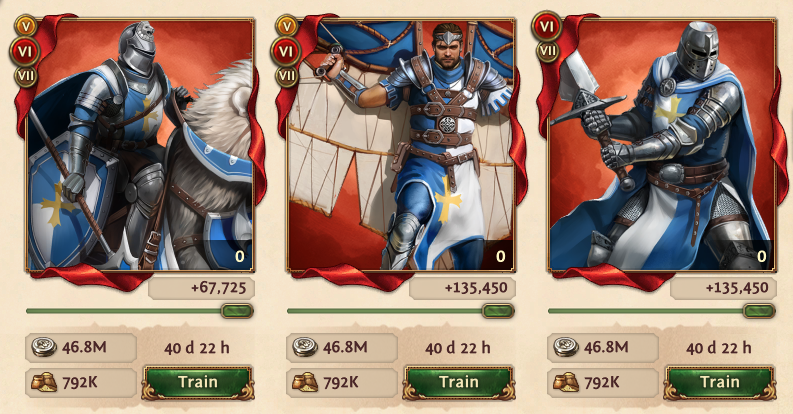
Task: Switch banner warrior card to tier V
Action: coord(287,25)
